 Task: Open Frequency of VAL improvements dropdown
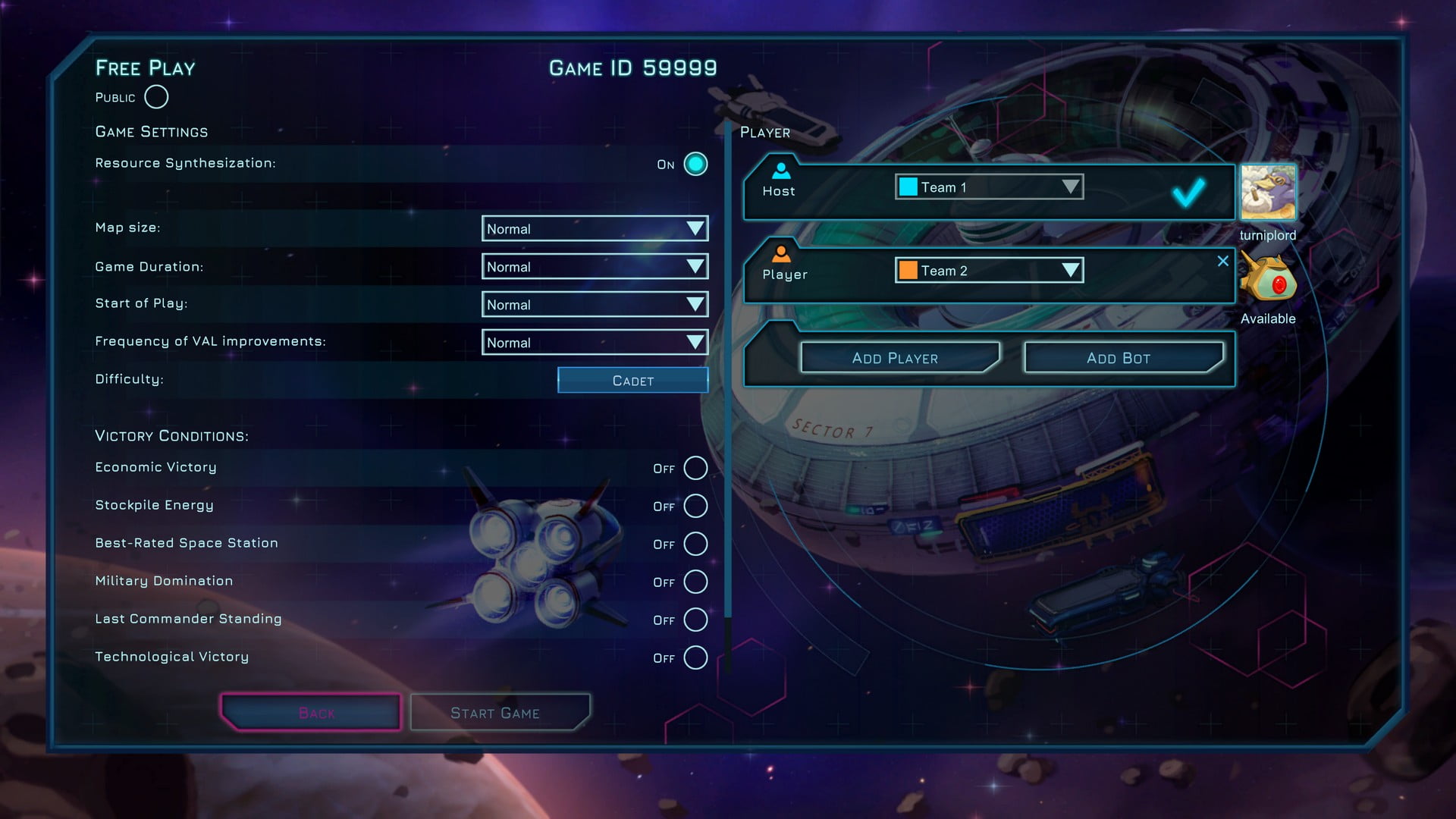pos(595,342)
